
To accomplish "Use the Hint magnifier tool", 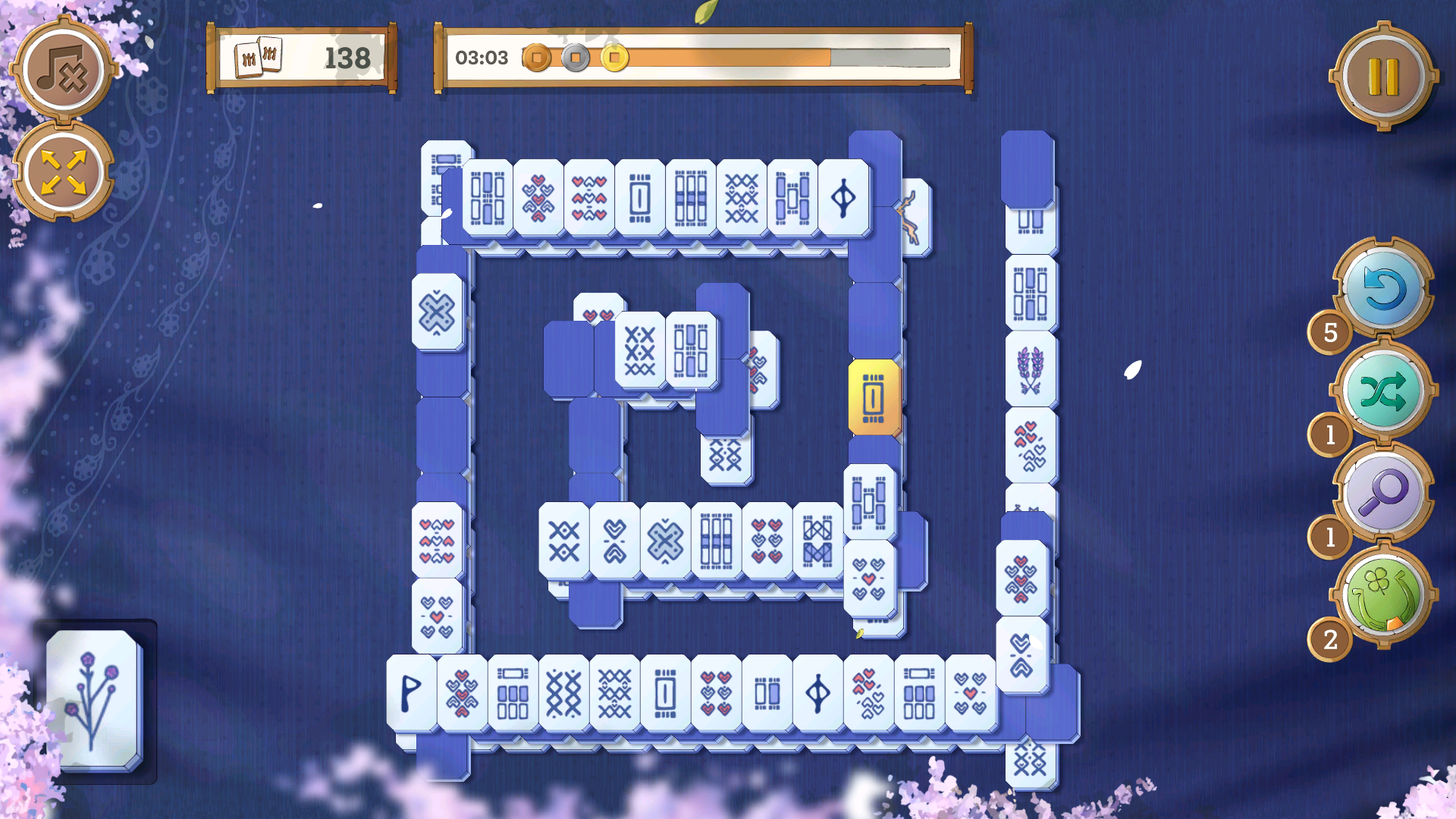I will [1385, 493].
